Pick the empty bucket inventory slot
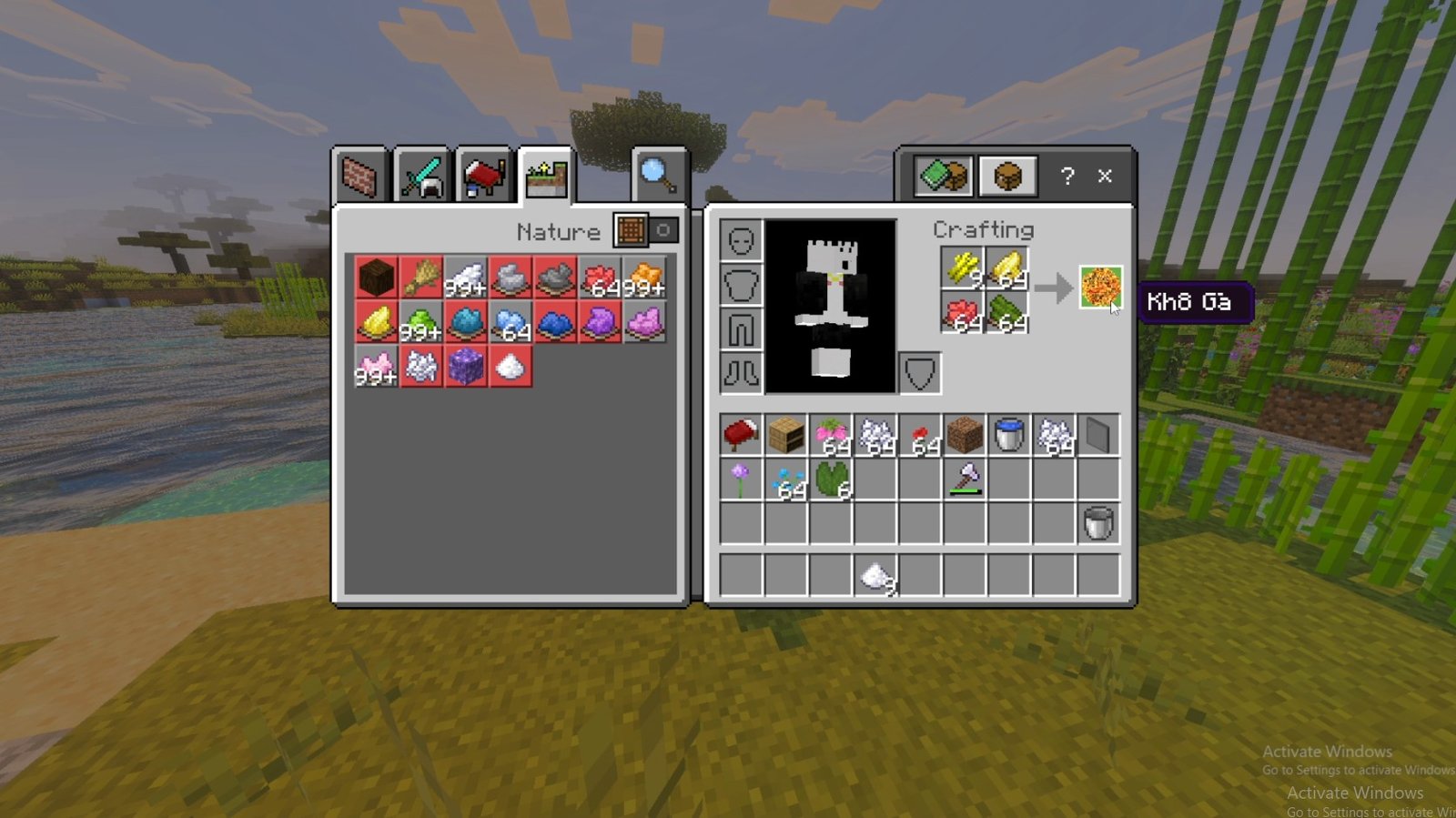 (x=1098, y=524)
